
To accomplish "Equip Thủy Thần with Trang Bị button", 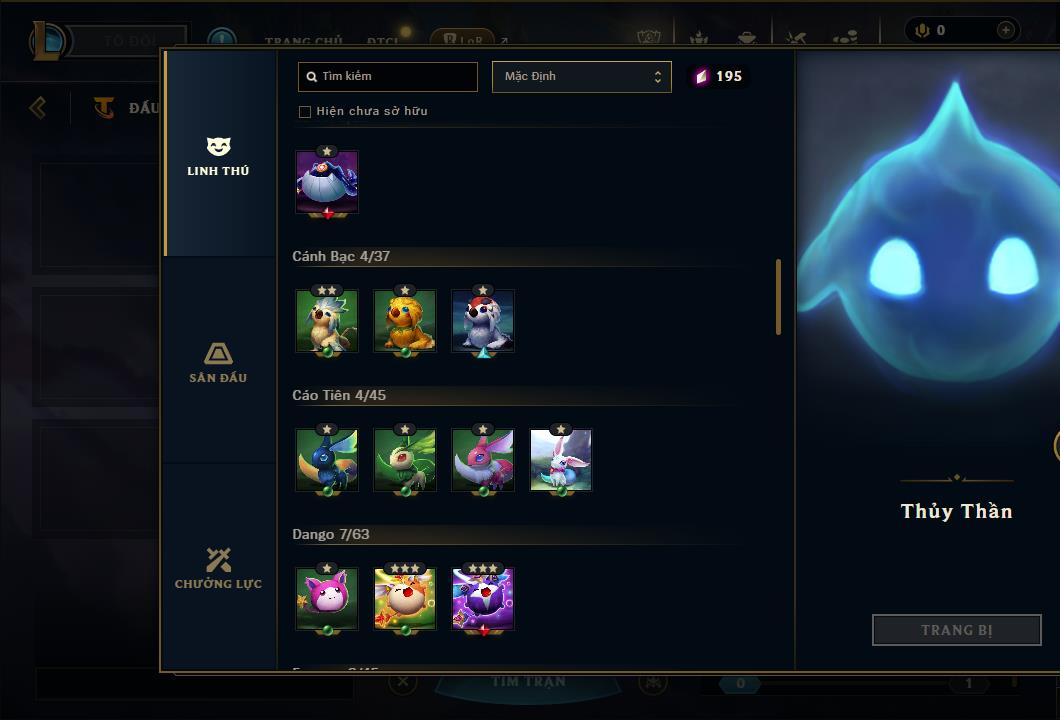I will tap(956, 630).
